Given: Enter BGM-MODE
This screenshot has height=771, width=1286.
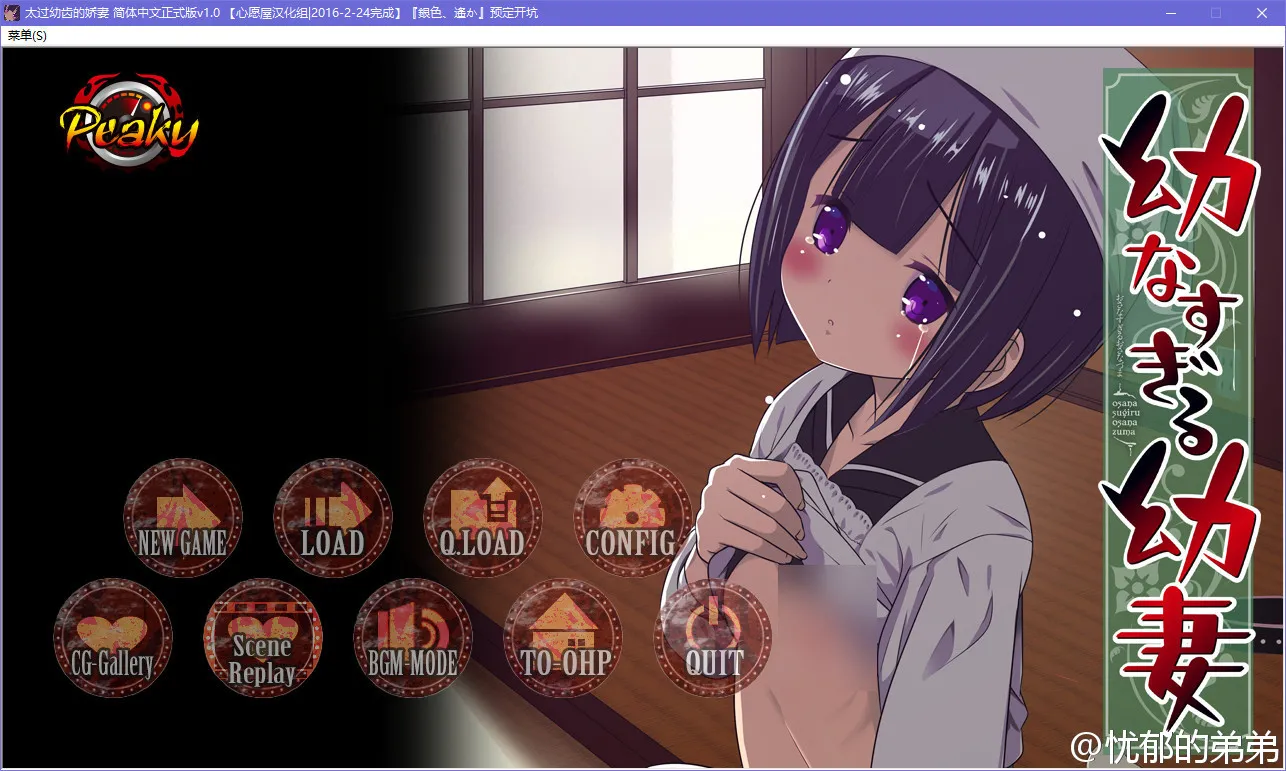Looking at the screenshot, I should pyautogui.click(x=413, y=638).
